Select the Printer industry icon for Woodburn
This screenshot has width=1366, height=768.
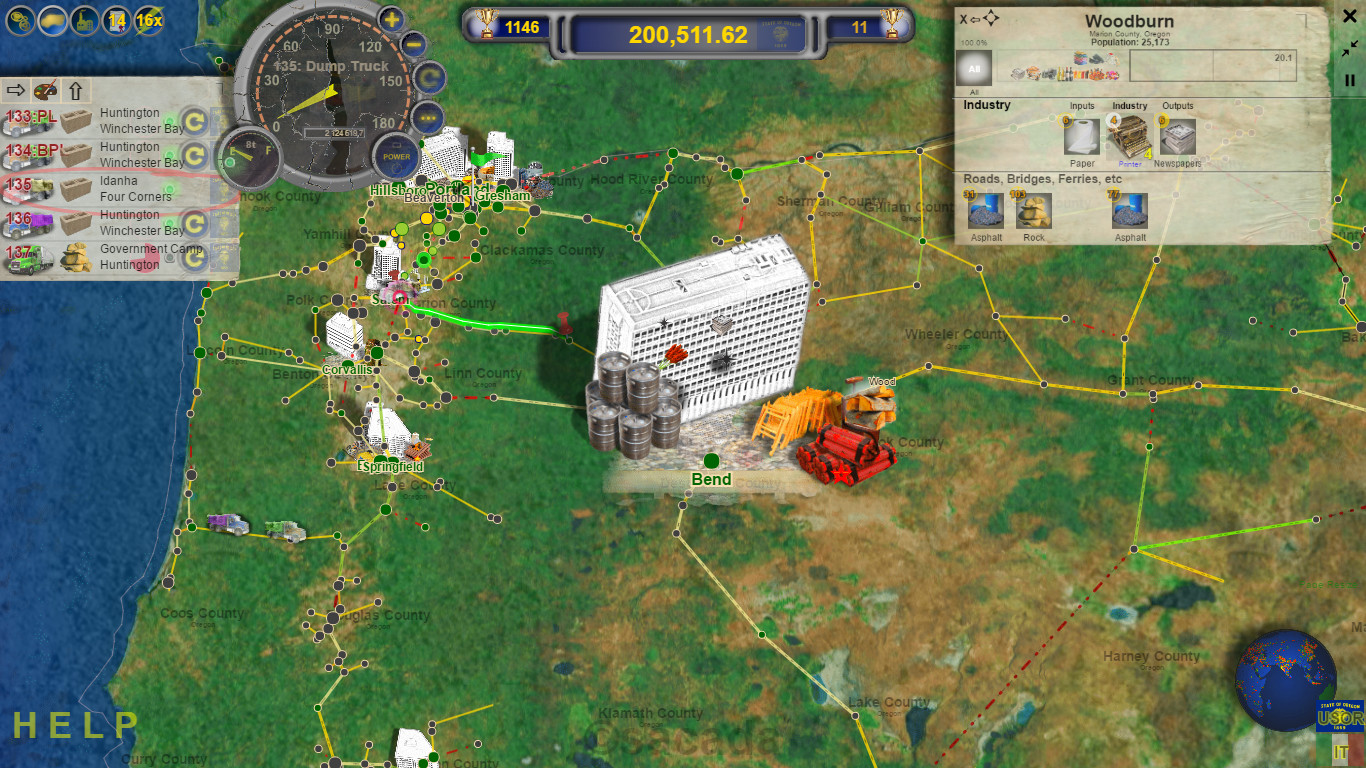[1129, 136]
